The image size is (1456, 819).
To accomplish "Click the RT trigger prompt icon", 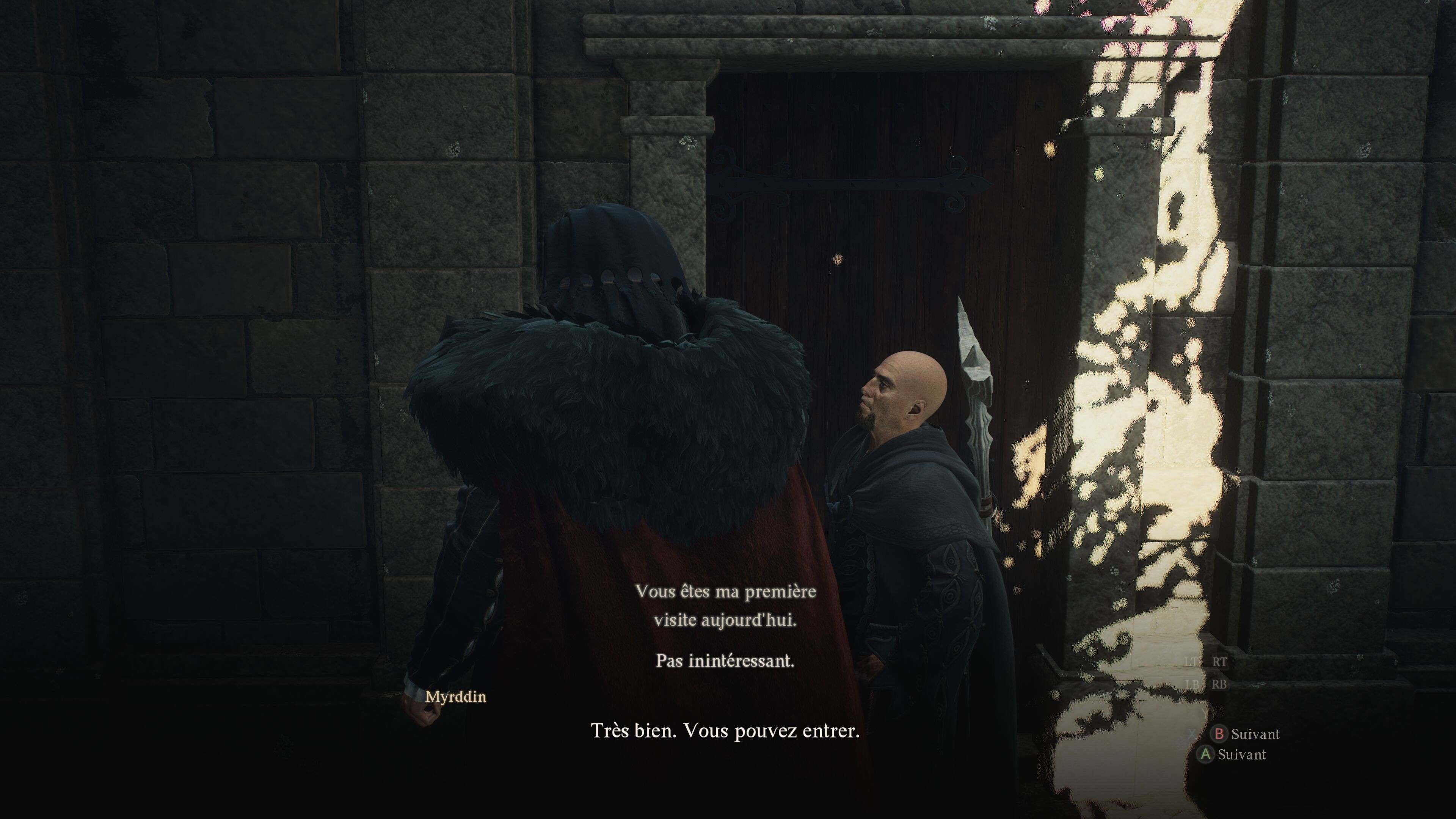I will [x=1220, y=662].
